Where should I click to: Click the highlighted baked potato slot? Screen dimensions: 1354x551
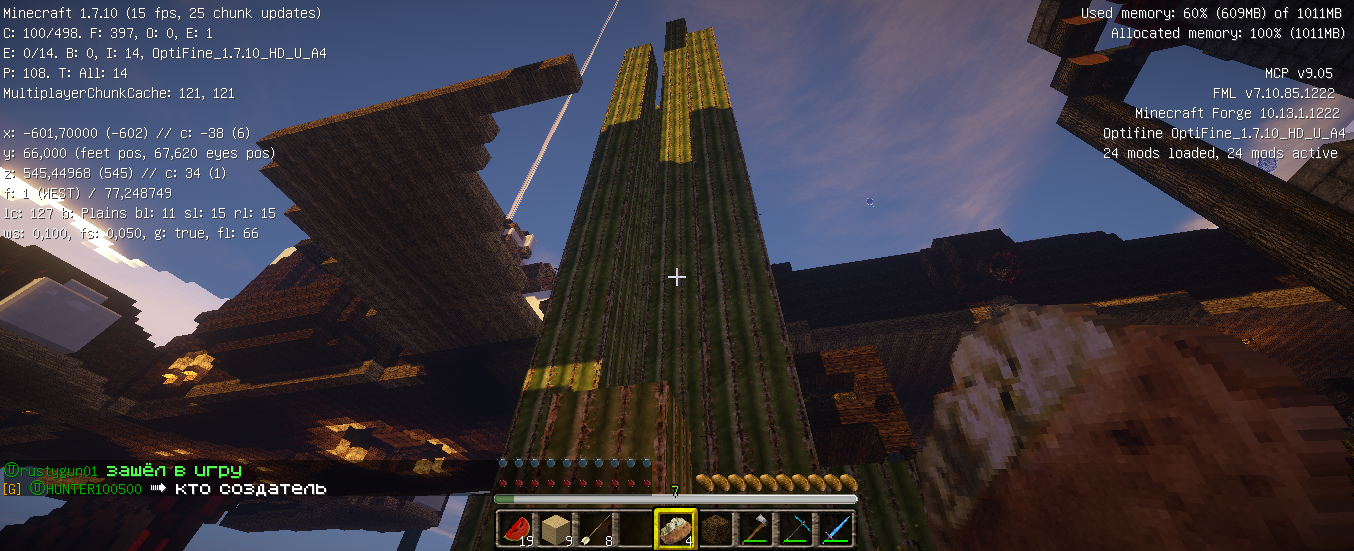point(675,528)
